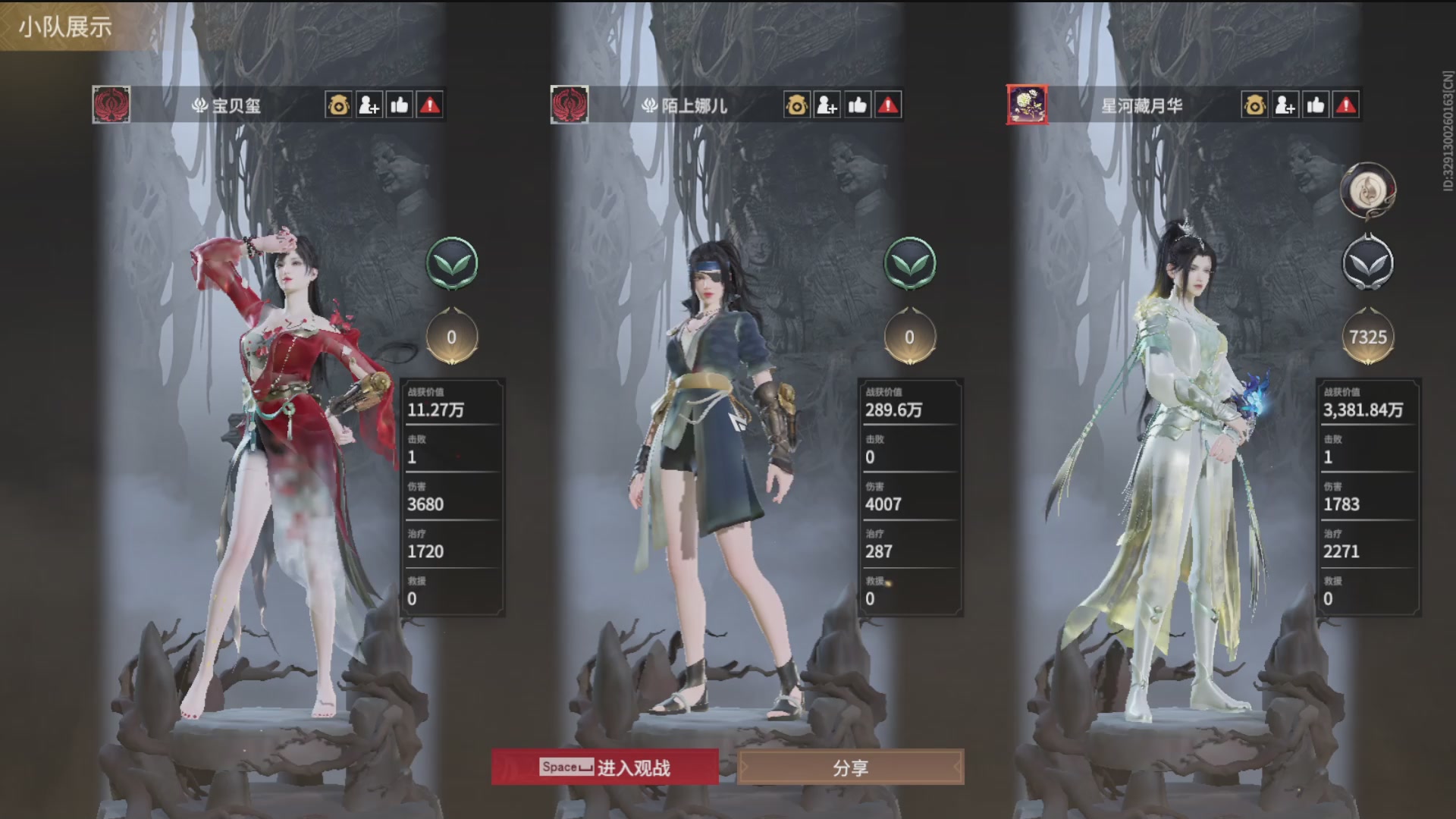Screen dimensions: 1456x819
Task: Click the circular faction ornament above the rank medallion
Action: coord(1369,190)
